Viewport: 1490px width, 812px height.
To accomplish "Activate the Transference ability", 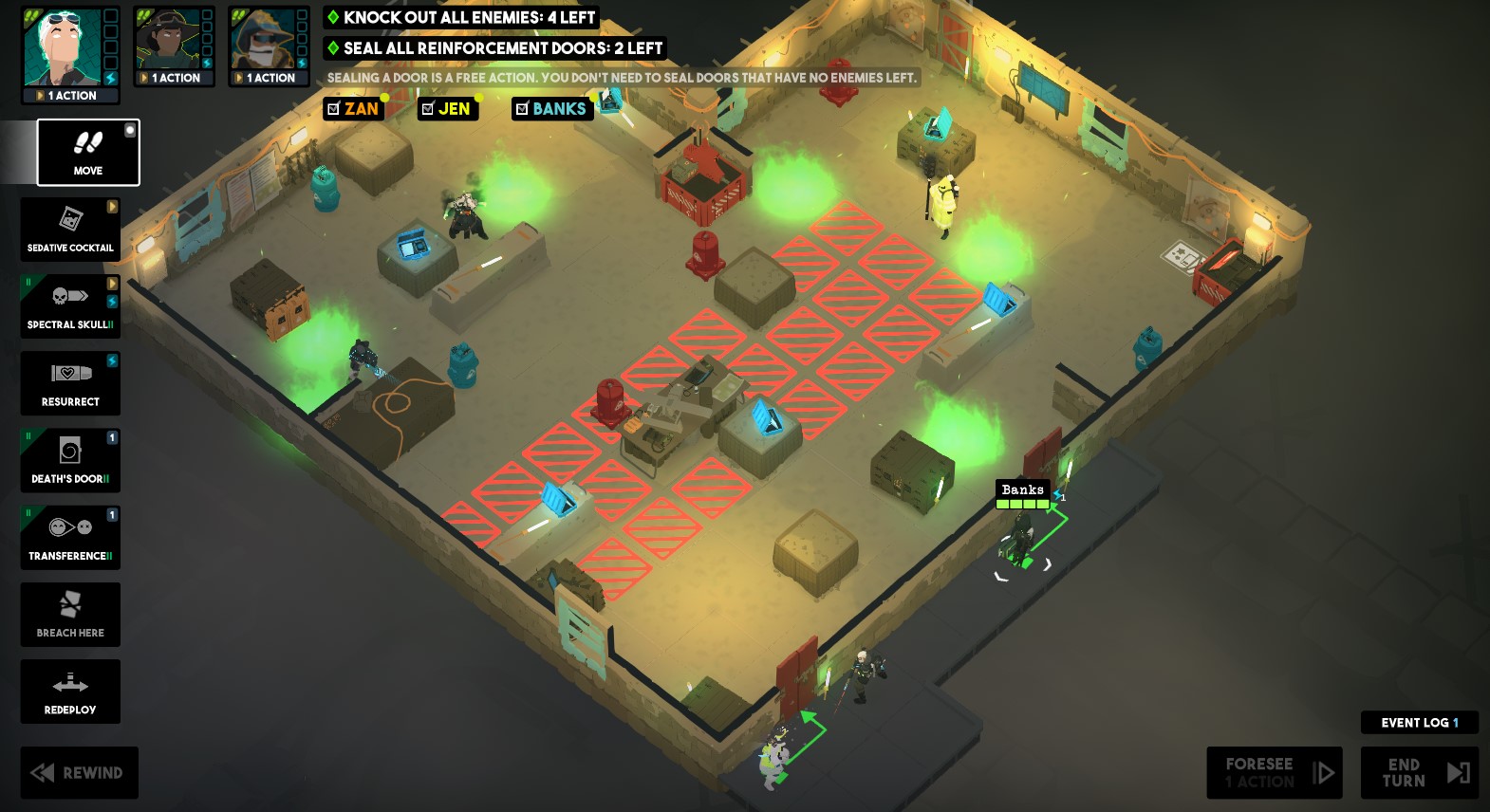I will pyautogui.click(x=70, y=537).
